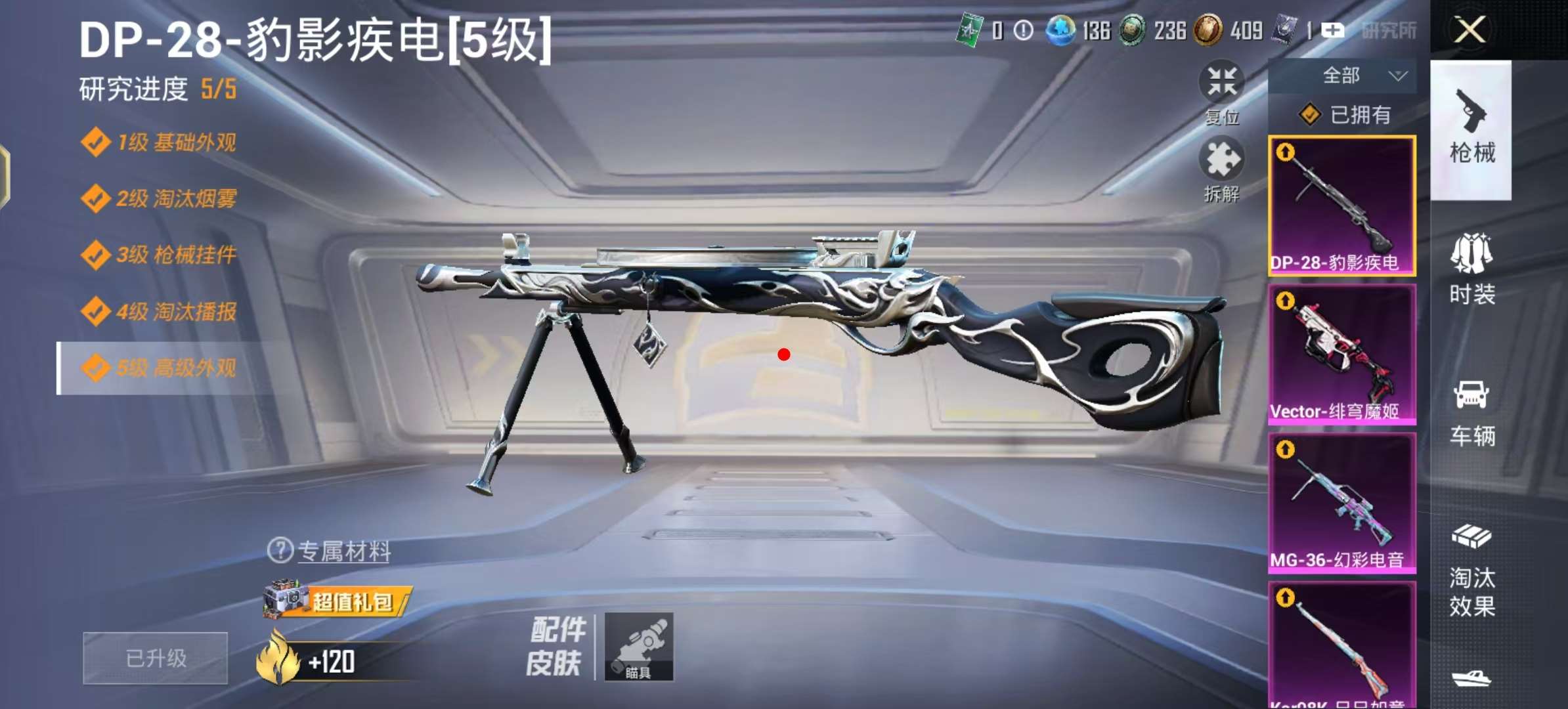Show the 淘汰效果 elimination effects tab
The image size is (1568, 709).
1471,571
